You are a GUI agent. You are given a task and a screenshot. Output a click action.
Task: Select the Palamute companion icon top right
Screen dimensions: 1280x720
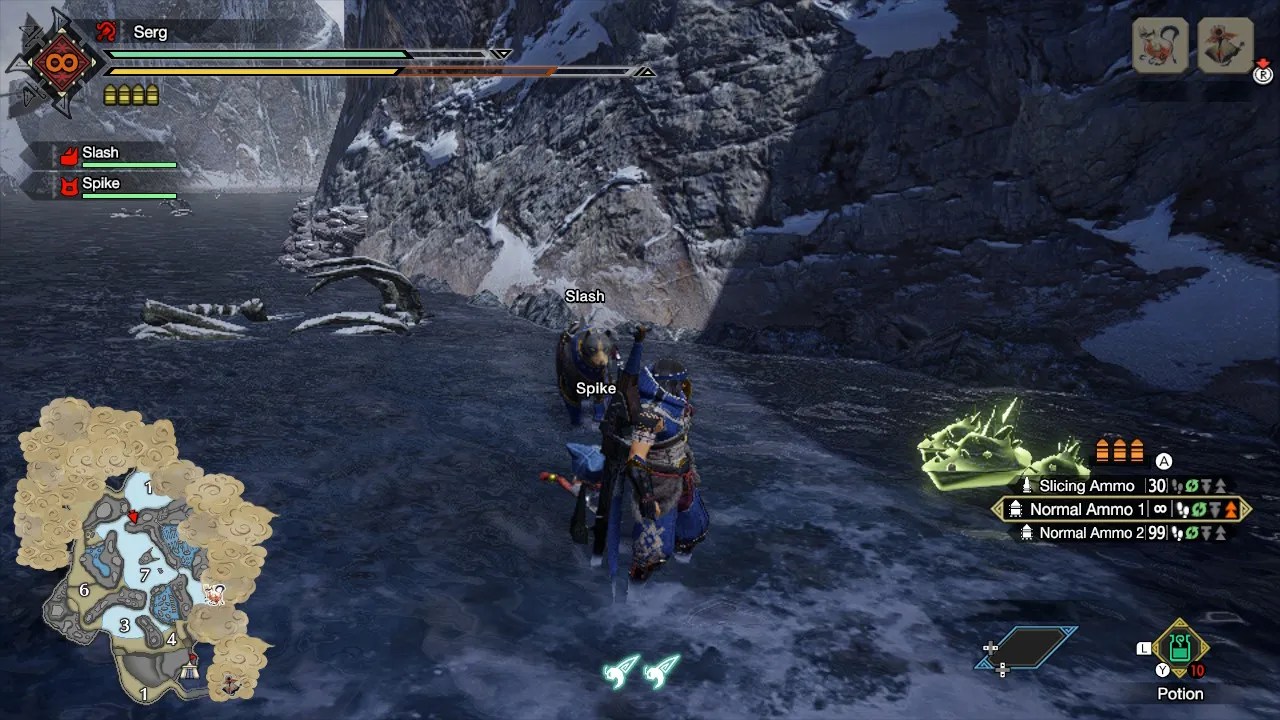coord(1159,45)
